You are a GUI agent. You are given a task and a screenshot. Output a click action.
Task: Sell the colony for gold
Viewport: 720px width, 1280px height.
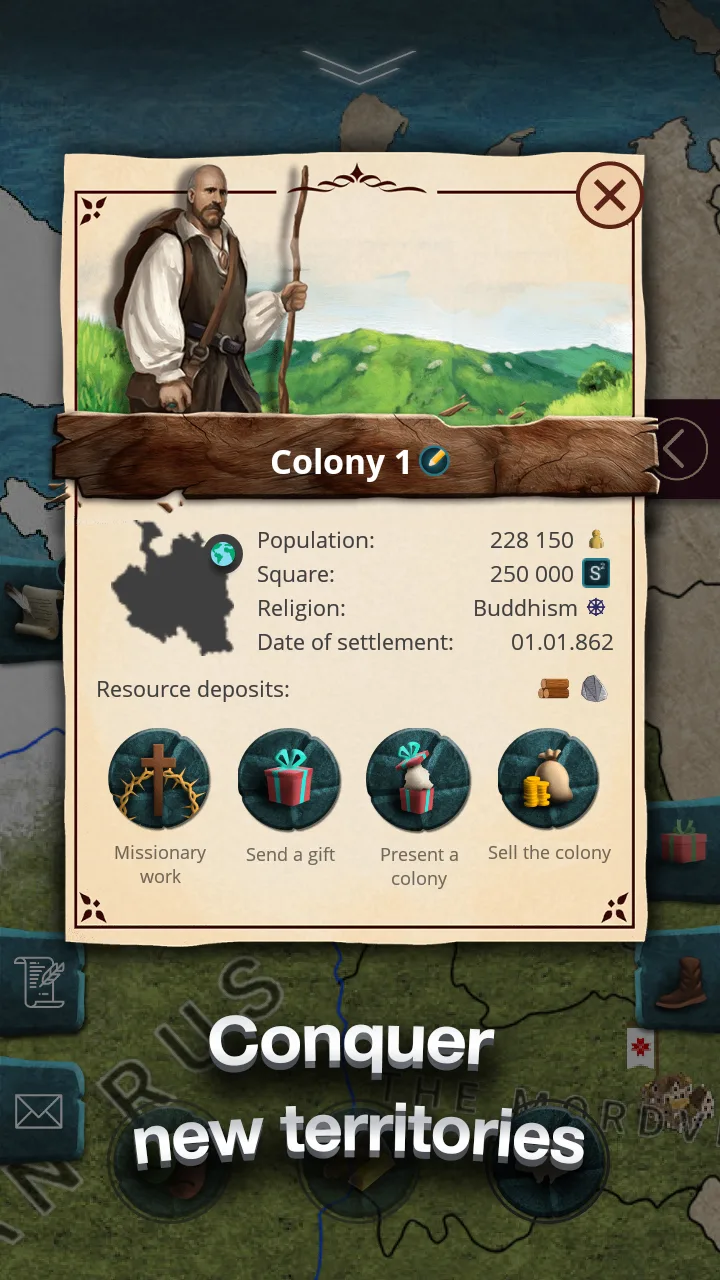549,779
